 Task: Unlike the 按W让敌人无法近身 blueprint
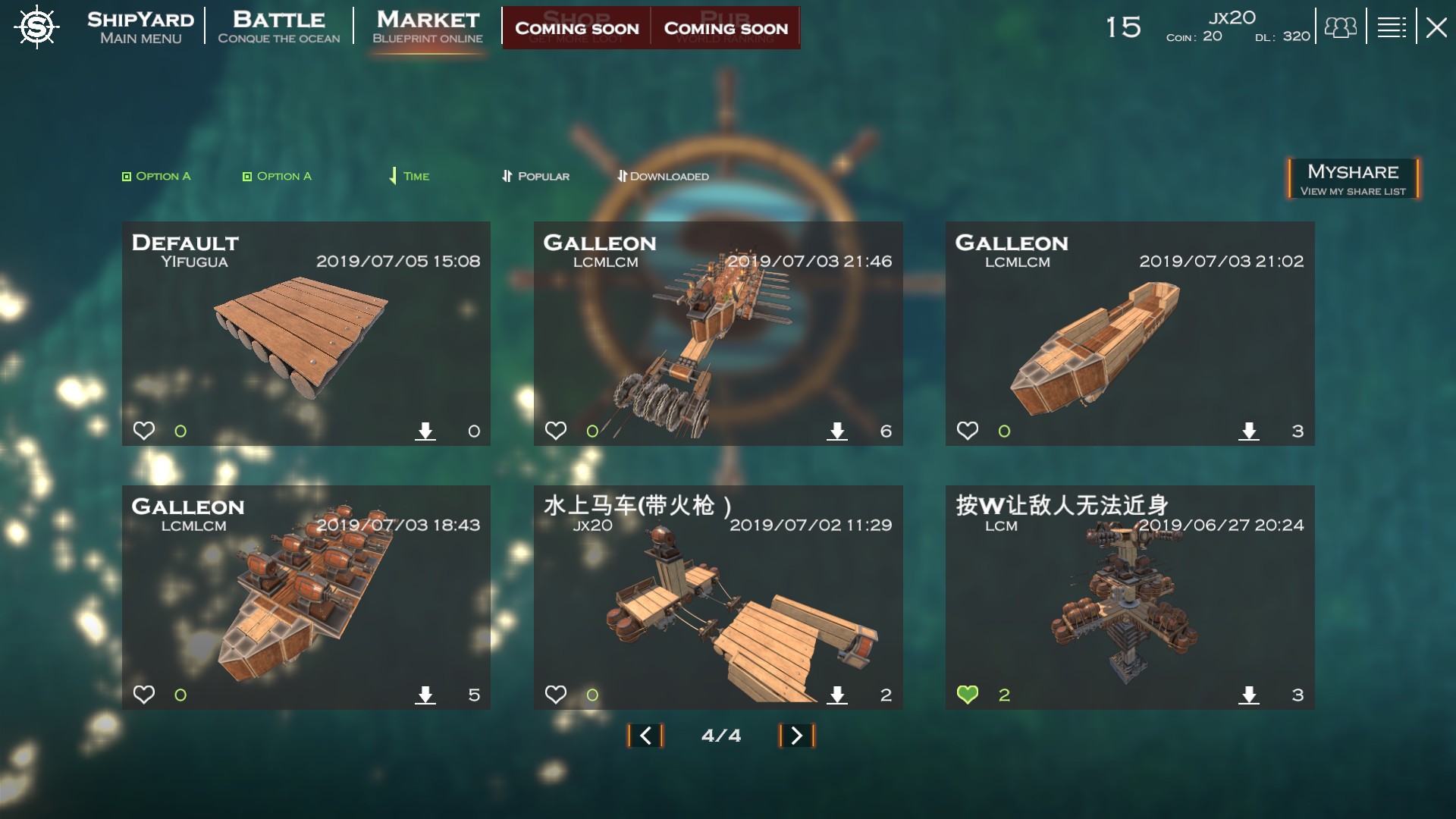click(968, 693)
